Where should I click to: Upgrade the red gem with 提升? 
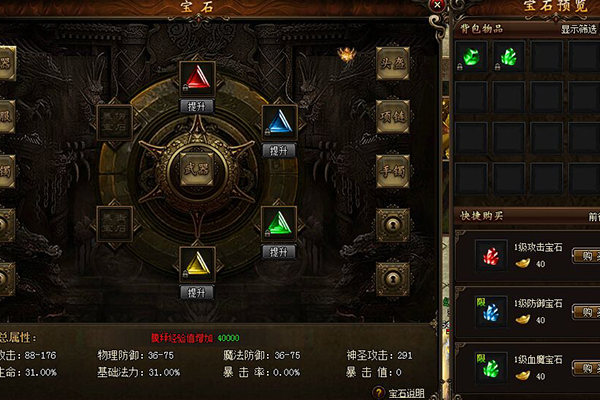[x=196, y=105]
